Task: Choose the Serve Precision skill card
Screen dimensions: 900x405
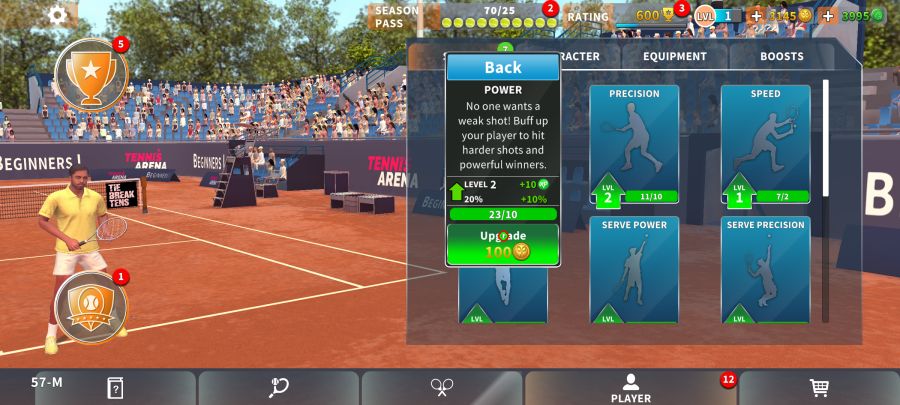Action: point(765,270)
